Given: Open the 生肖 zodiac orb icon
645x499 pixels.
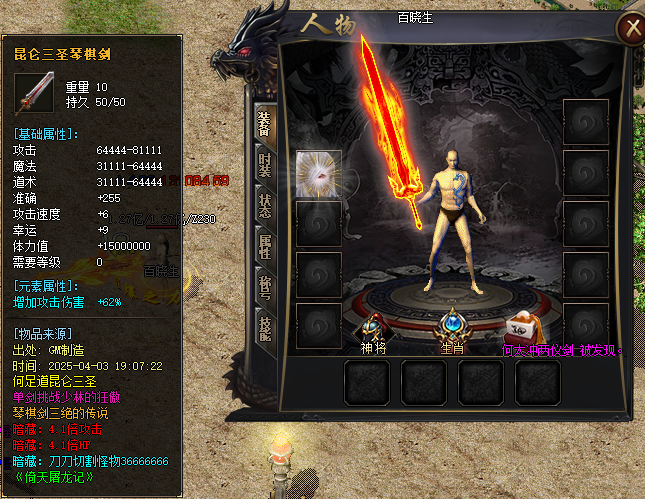Looking at the screenshot, I should [x=452, y=326].
